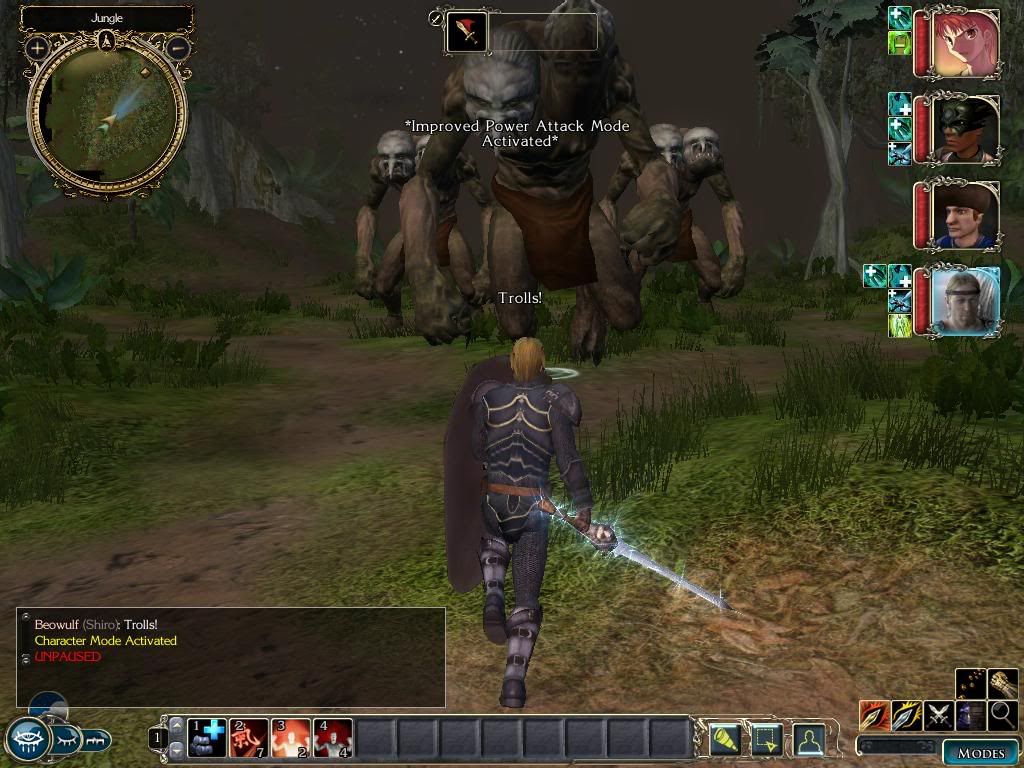Click the hotbar page down arrow
The width and height of the screenshot is (1024, 768).
(176, 750)
